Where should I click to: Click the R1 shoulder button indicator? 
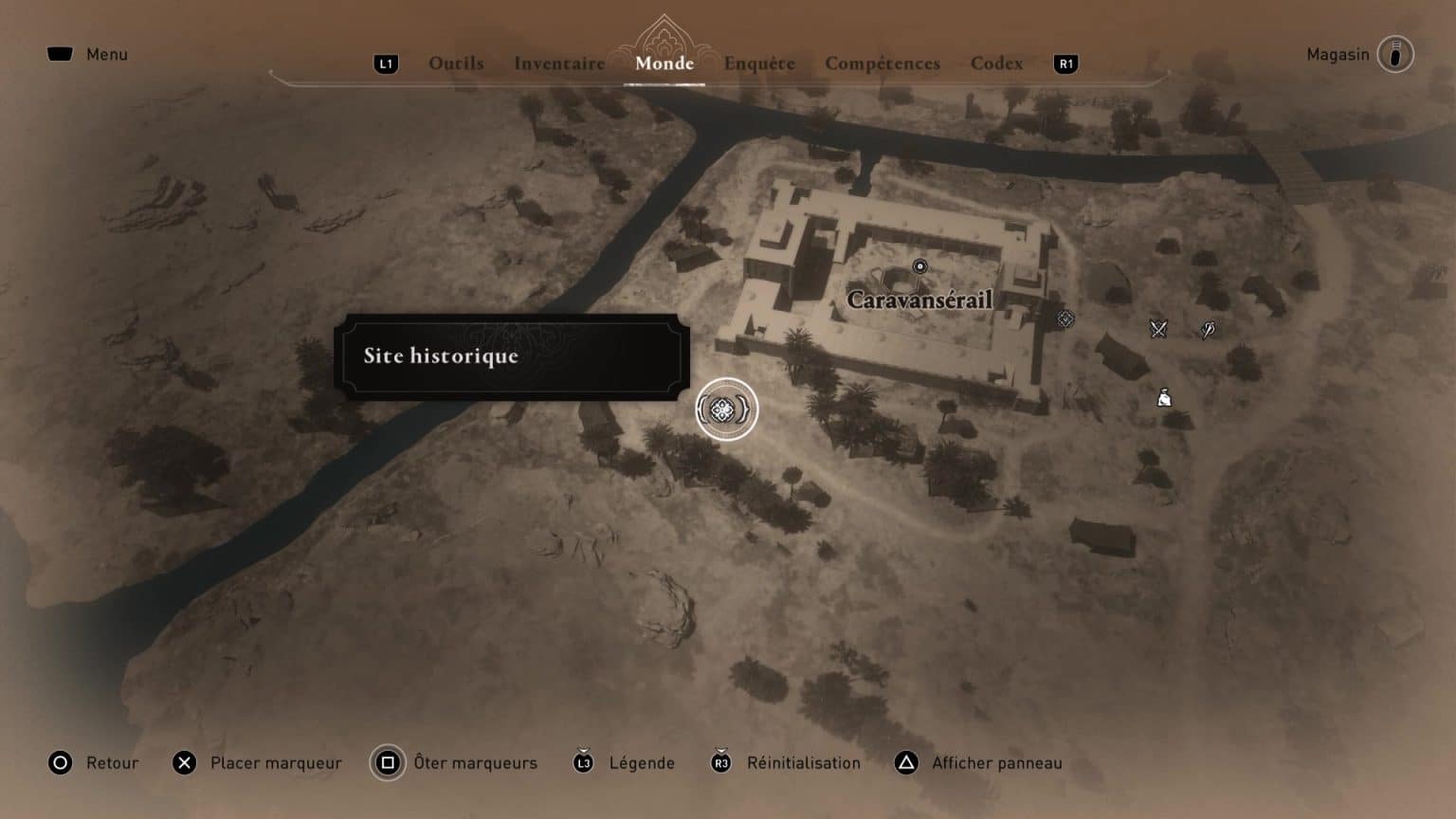click(1065, 64)
